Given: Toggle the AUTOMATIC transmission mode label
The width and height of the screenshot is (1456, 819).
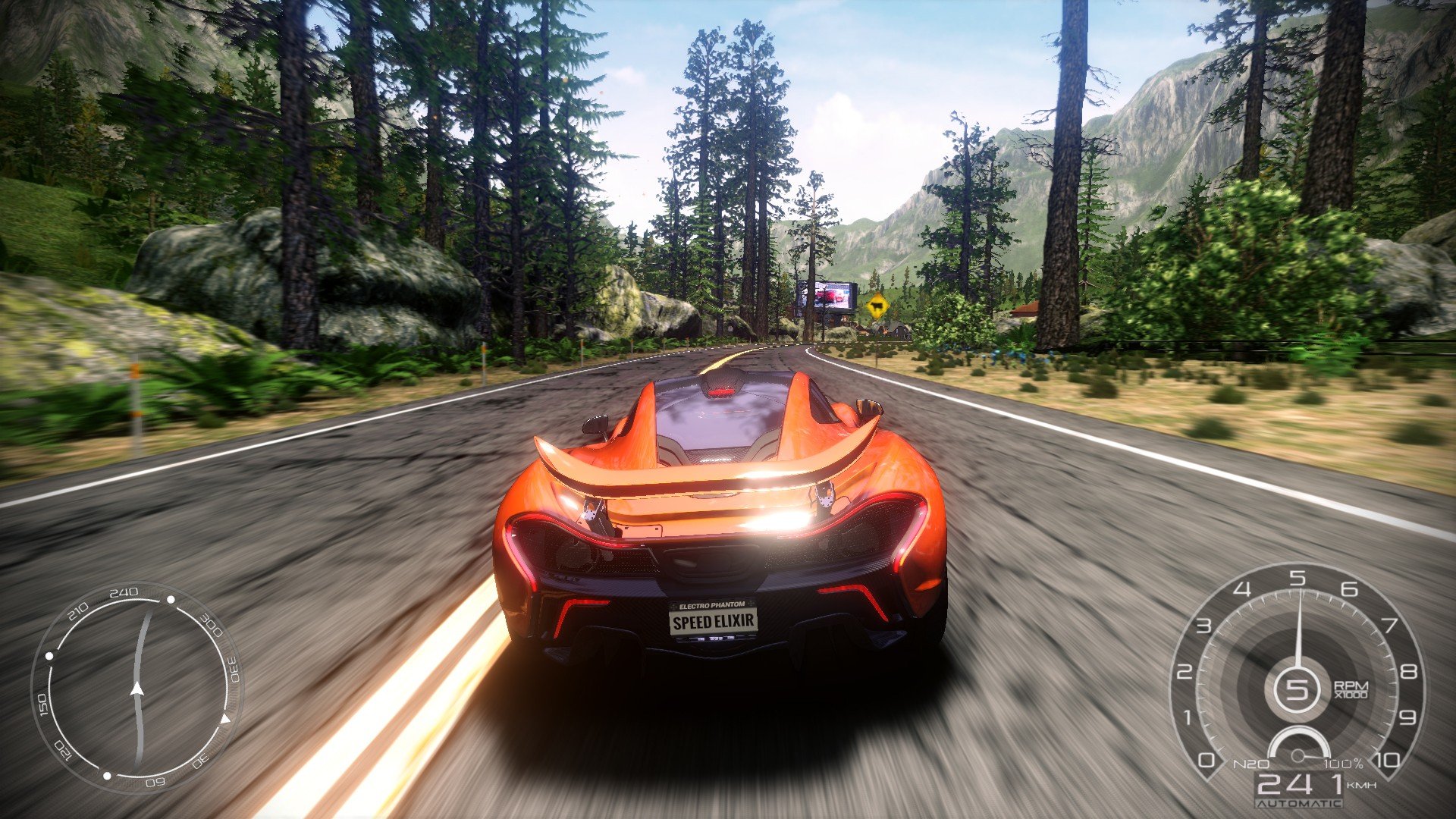Looking at the screenshot, I should [x=1298, y=803].
